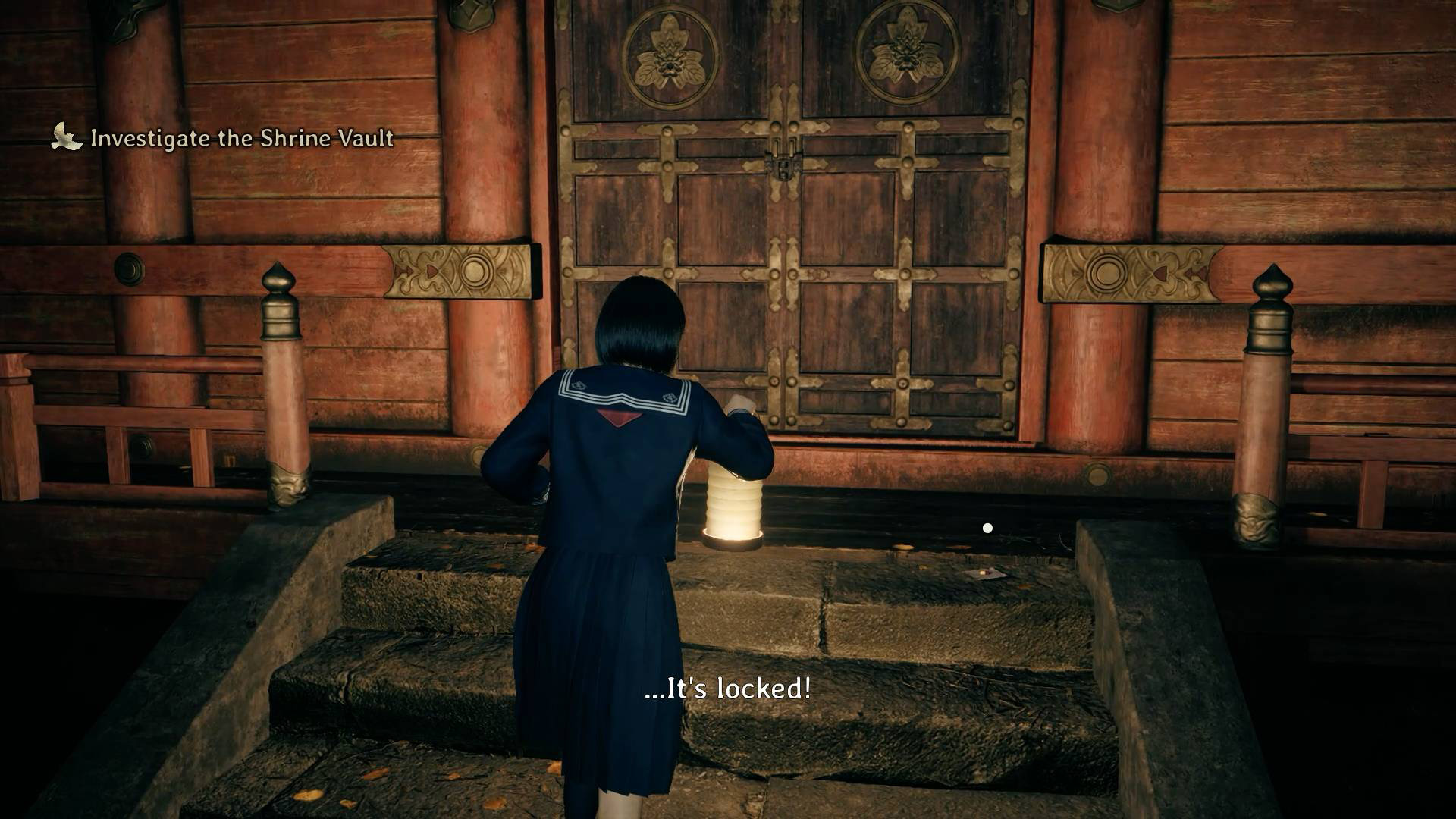Click the glowing paper lantern
Image resolution: width=1456 pixels, height=819 pixels.
coord(733,500)
